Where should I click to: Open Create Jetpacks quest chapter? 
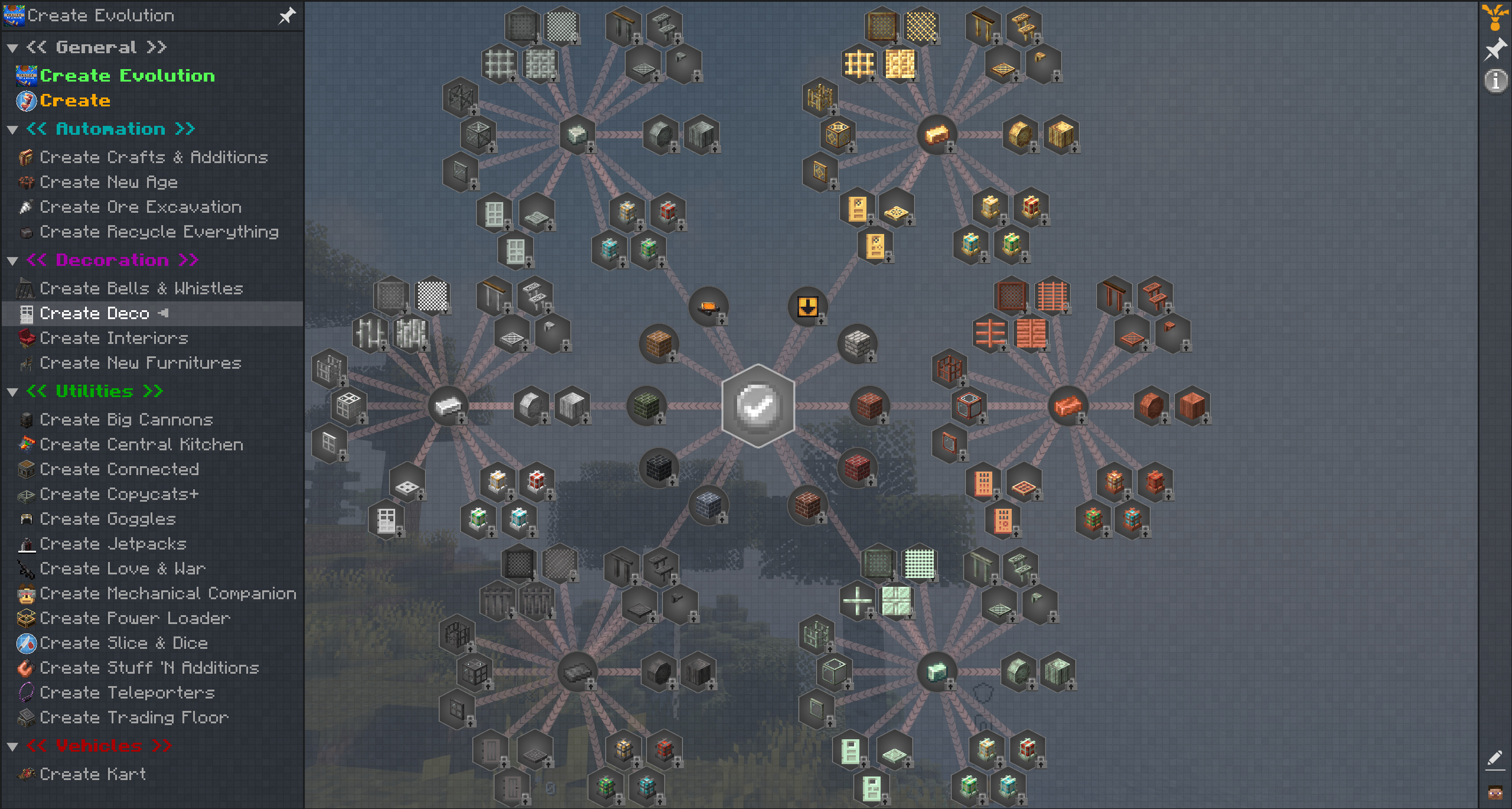(x=113, y=544)
